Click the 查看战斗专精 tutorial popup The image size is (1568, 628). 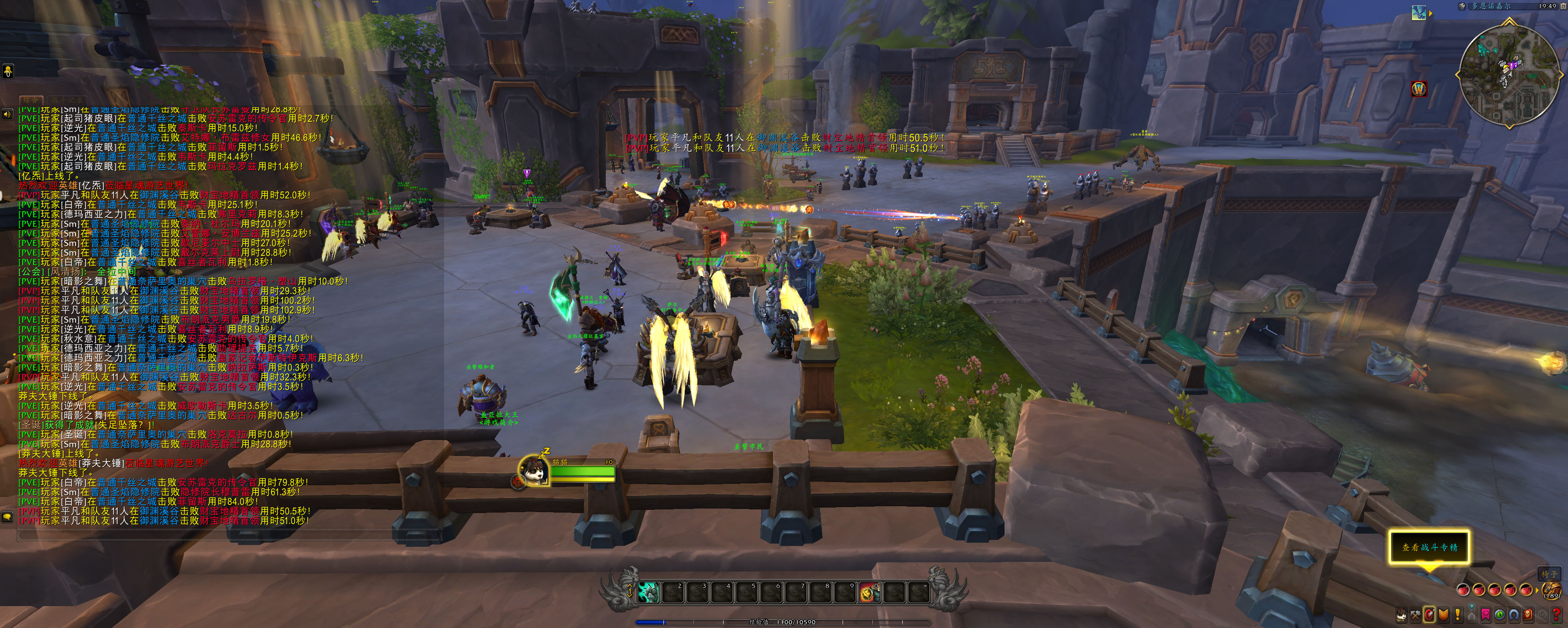(1429, 547)
